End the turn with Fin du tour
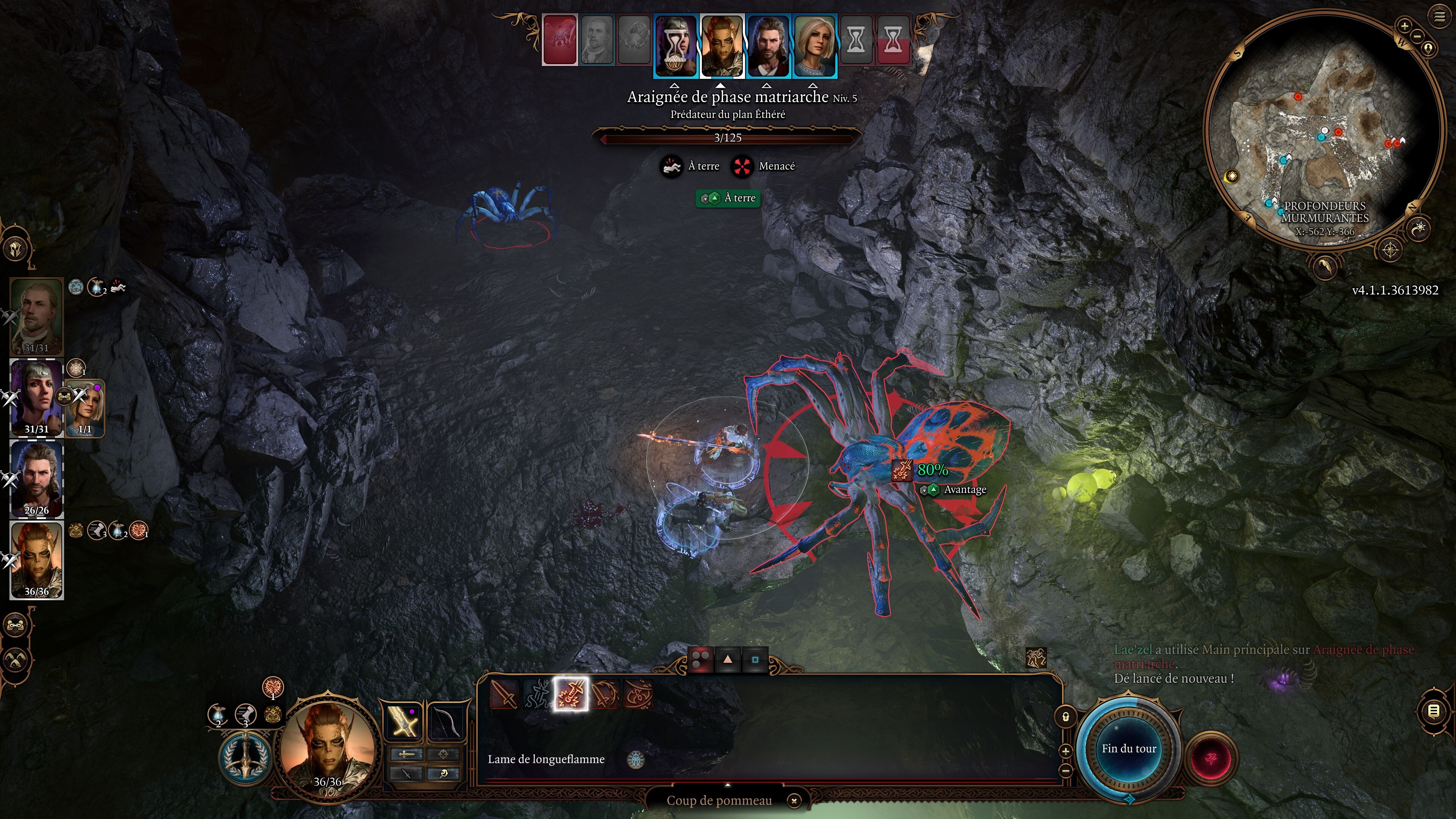 click(x=1129, y=748)
